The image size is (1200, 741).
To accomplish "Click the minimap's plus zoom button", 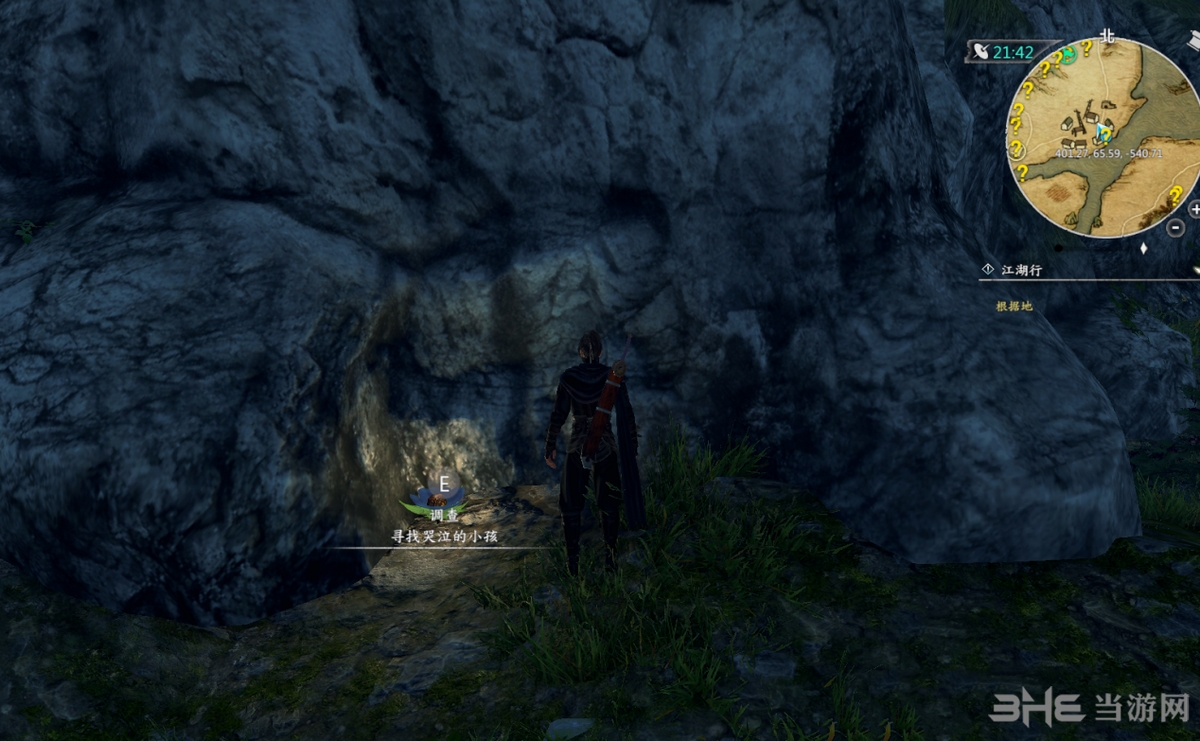I will tap(1194, 209).
